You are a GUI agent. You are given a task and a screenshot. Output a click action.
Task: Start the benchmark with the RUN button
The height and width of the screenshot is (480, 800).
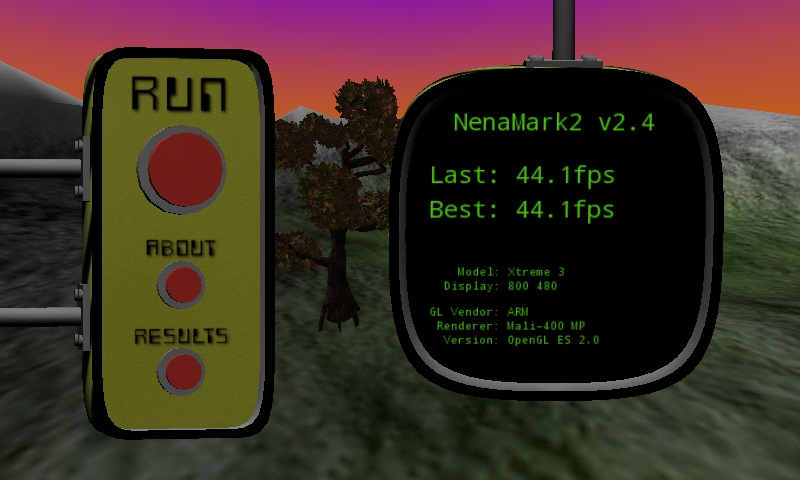183,167
